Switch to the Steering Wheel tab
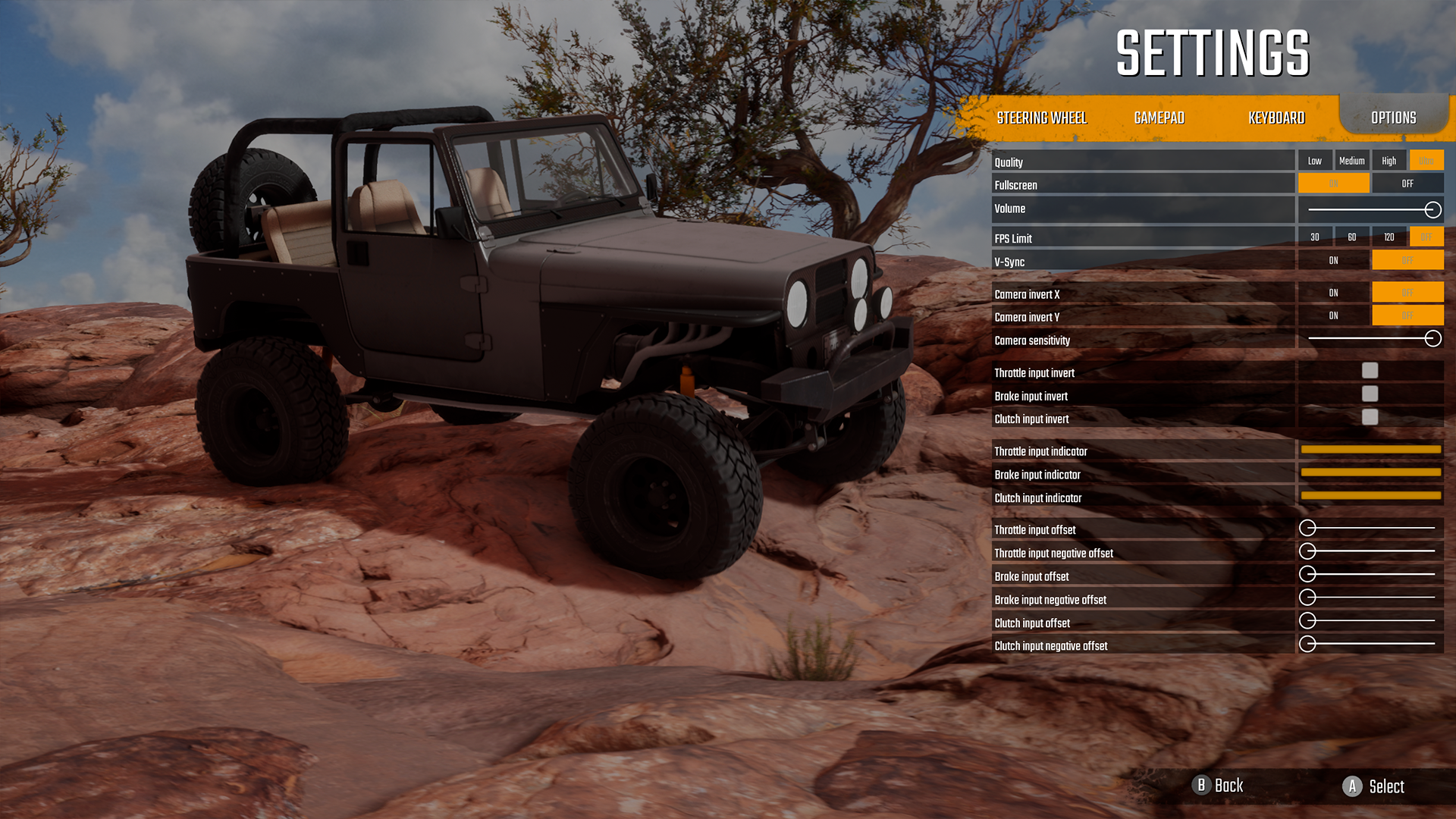The image size is (1456, 819). click(x=1041, y=118)
